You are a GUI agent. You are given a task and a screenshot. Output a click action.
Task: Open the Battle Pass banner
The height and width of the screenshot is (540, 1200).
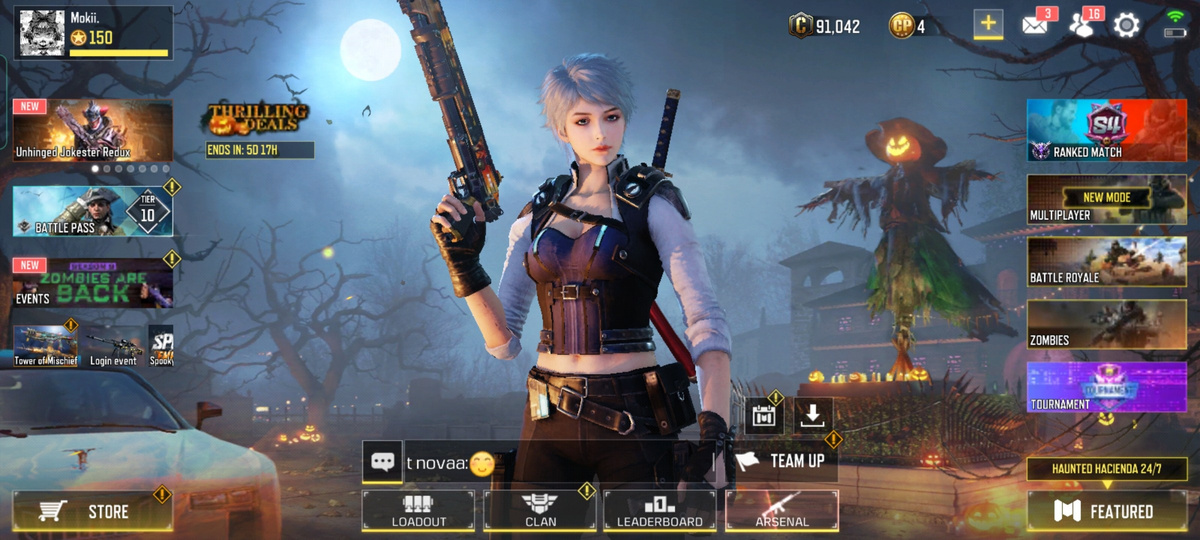[92, 210]
